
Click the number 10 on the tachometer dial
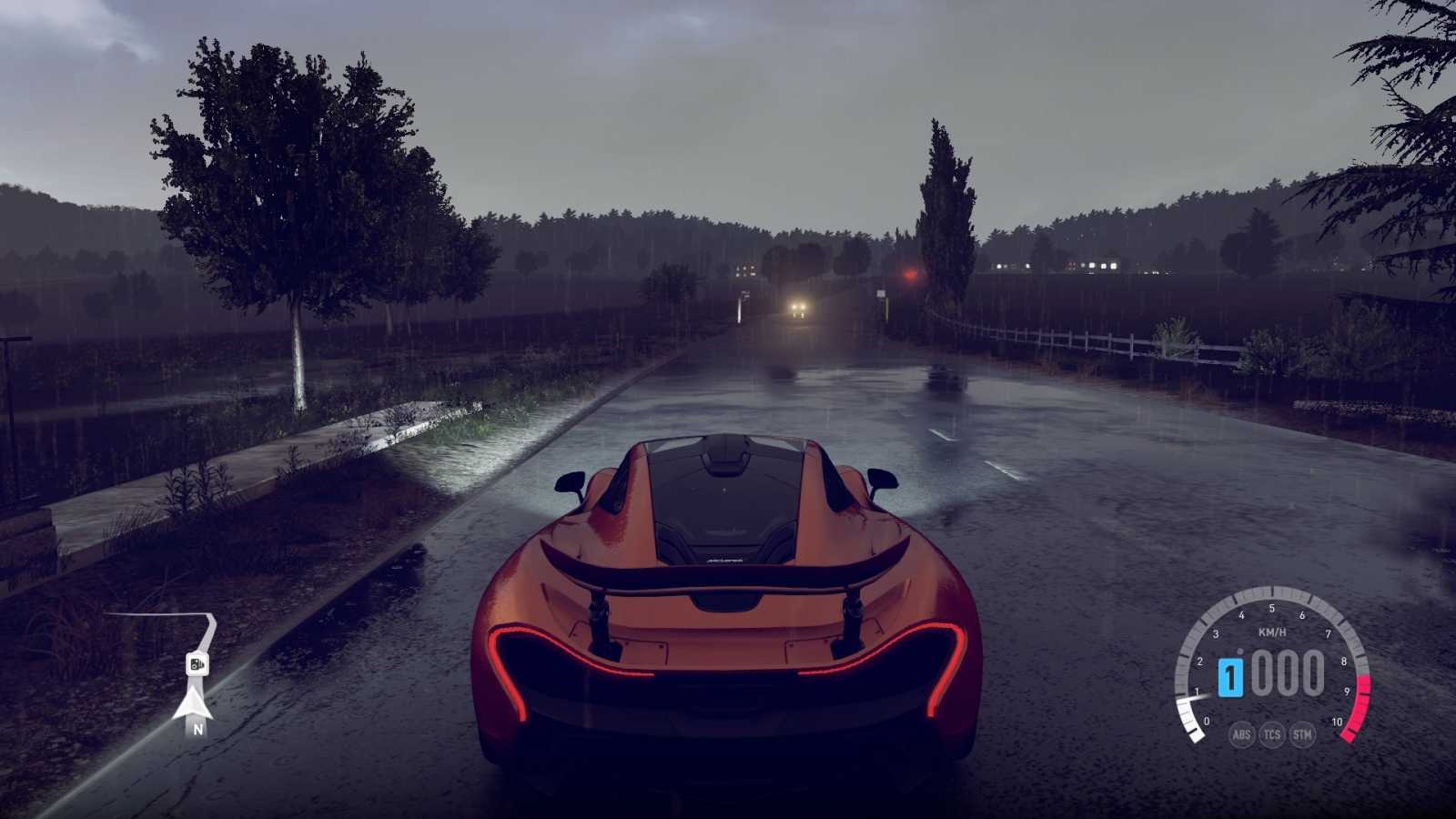click(1338, 721)
